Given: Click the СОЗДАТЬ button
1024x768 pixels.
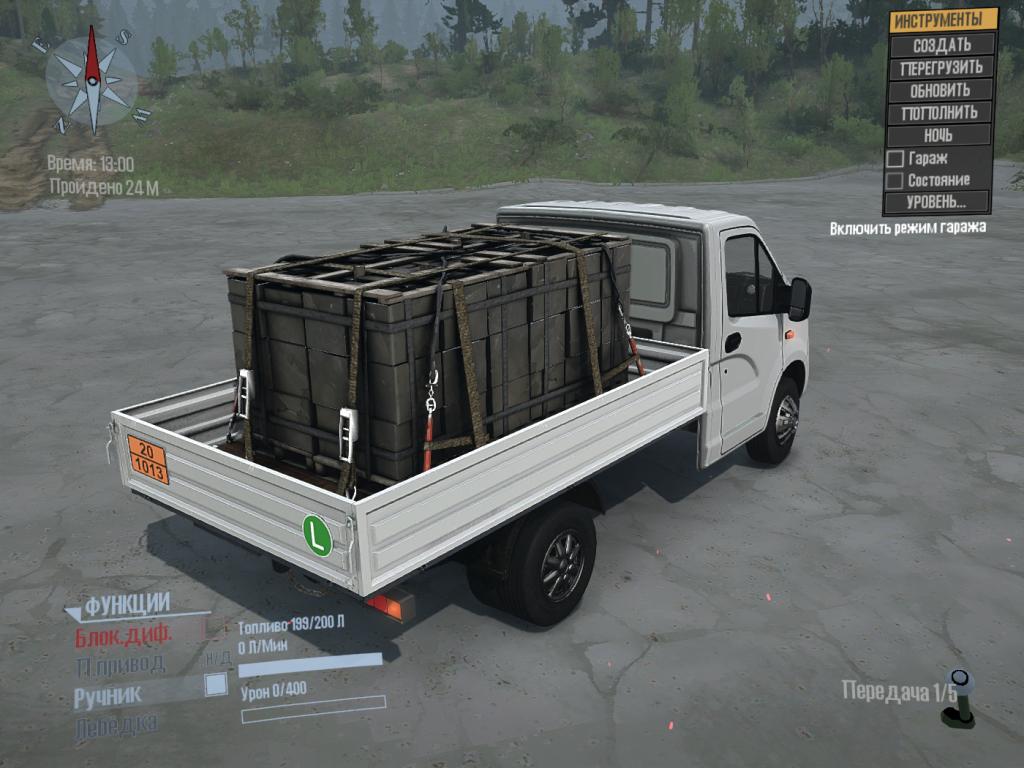Looking at the screenshot, I should pos(941,45).
